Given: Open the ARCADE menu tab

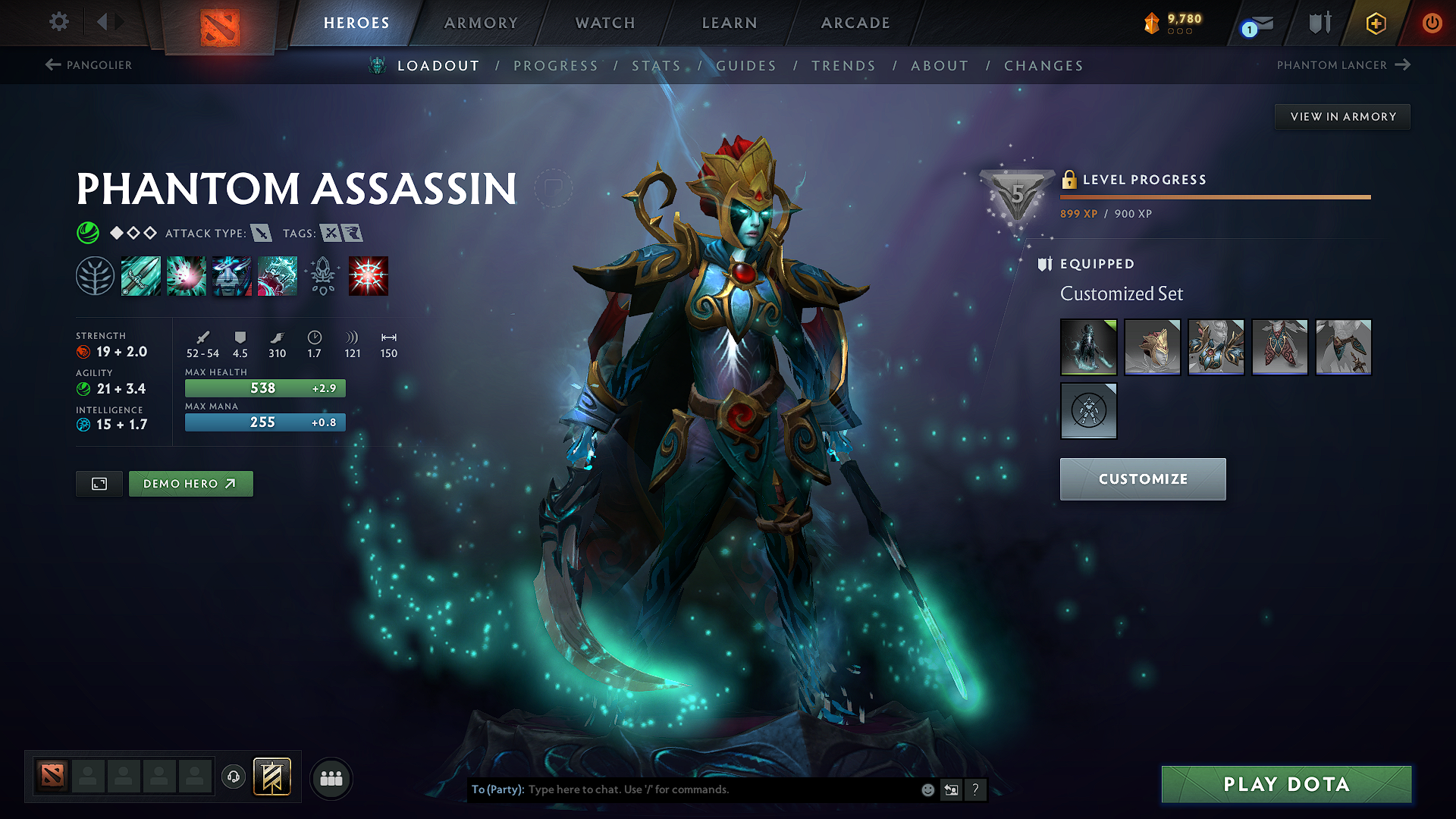Looking at the screenshot, I should click(x=855, y=23).
